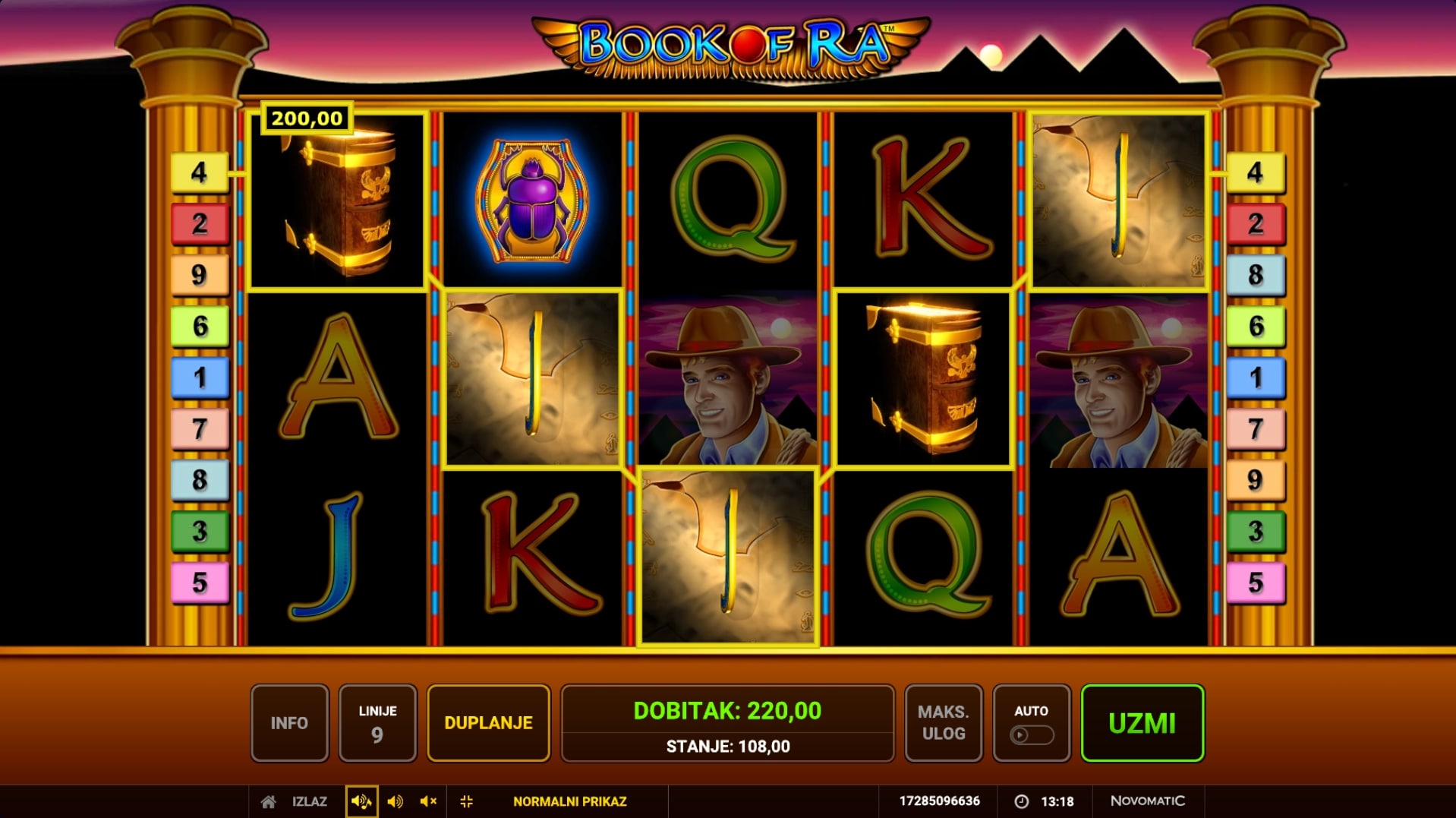Toggle the AUTO spin switch

(1031, 734)
